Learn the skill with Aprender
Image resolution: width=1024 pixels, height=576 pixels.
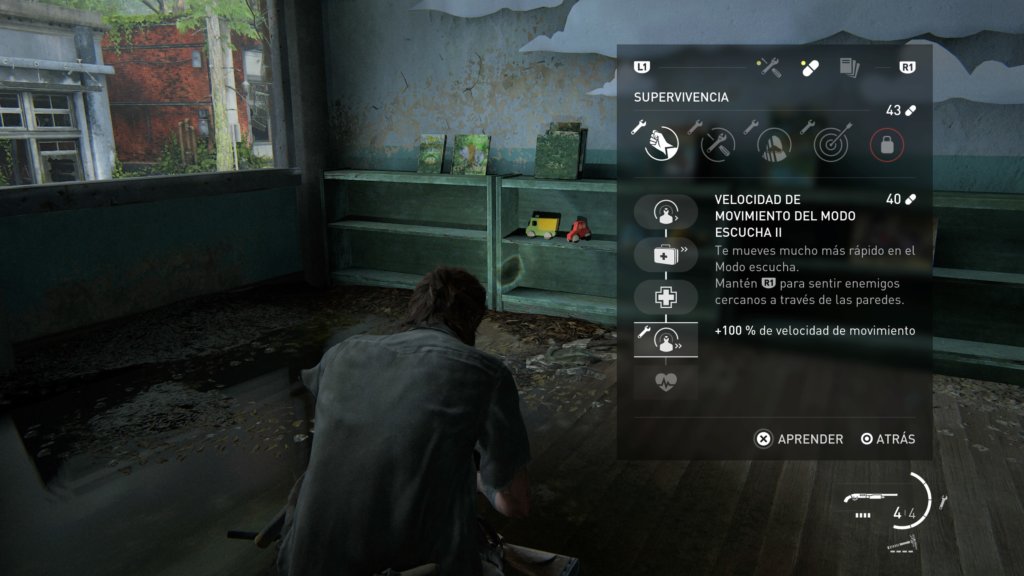tap(799, 439)
